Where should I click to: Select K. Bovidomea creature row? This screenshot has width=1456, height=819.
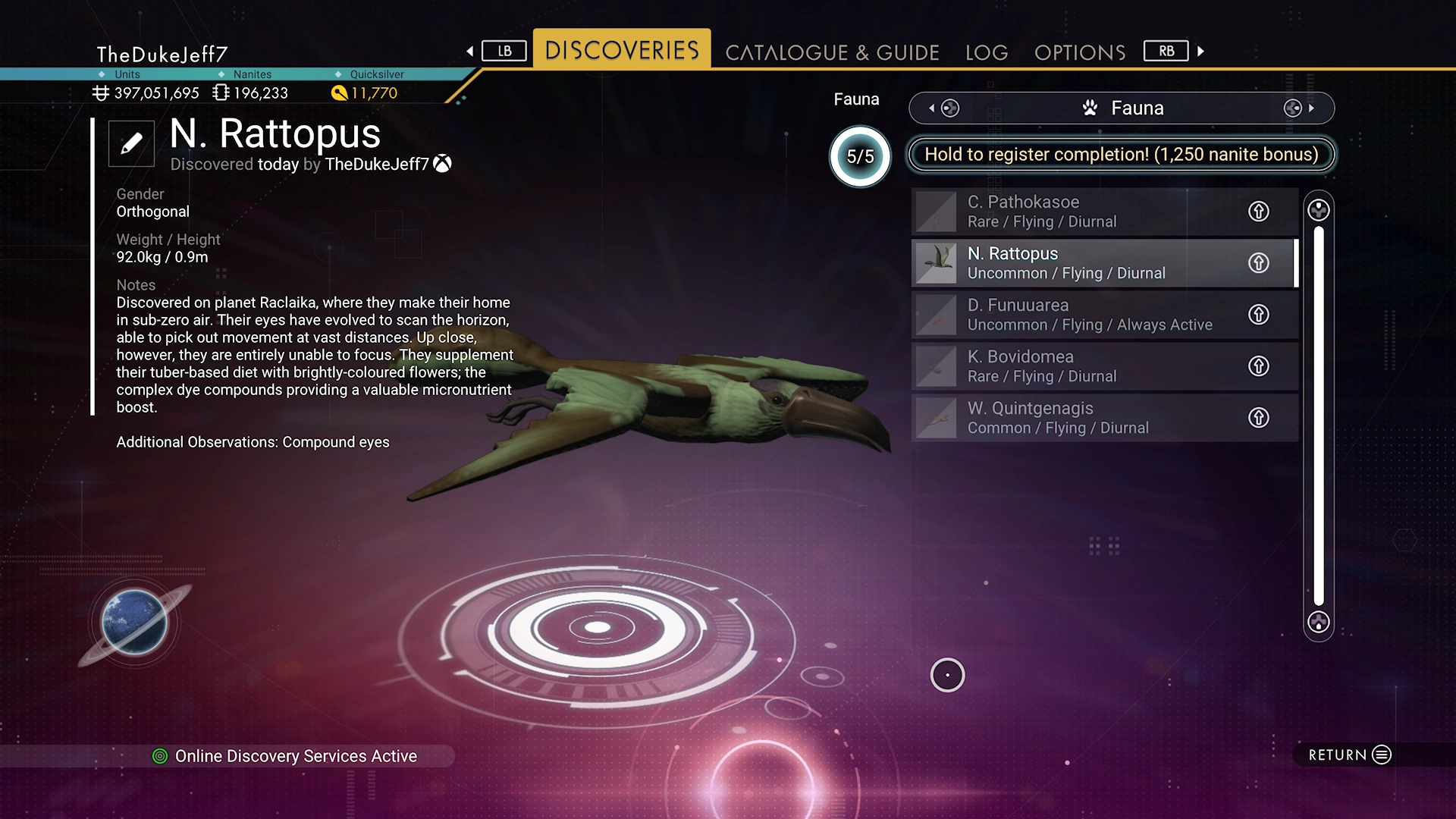(x=1077, y=366)
